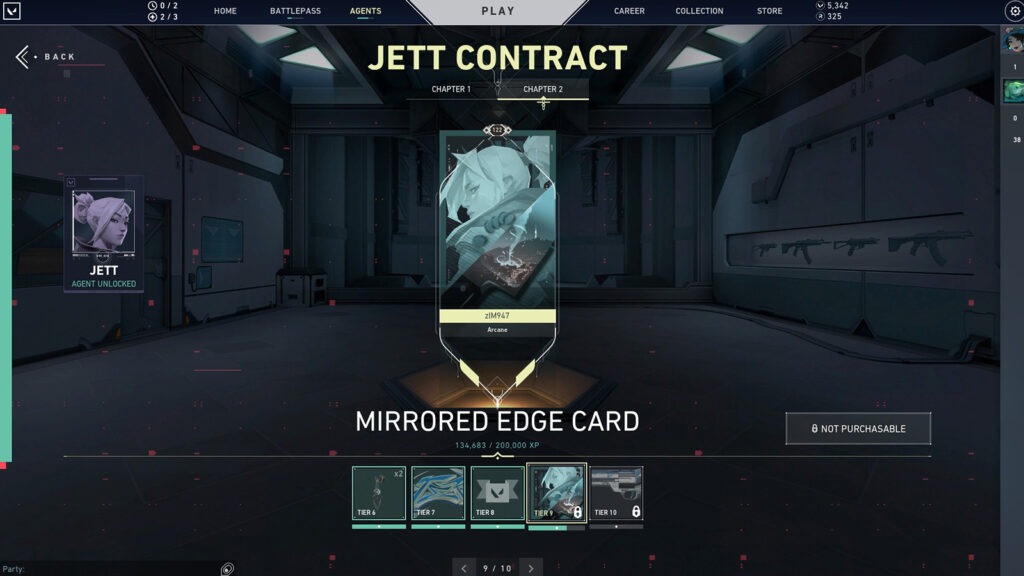Go to the previous reward page arrow
This screenshot has height=576, width=1024.
point(464,568)
